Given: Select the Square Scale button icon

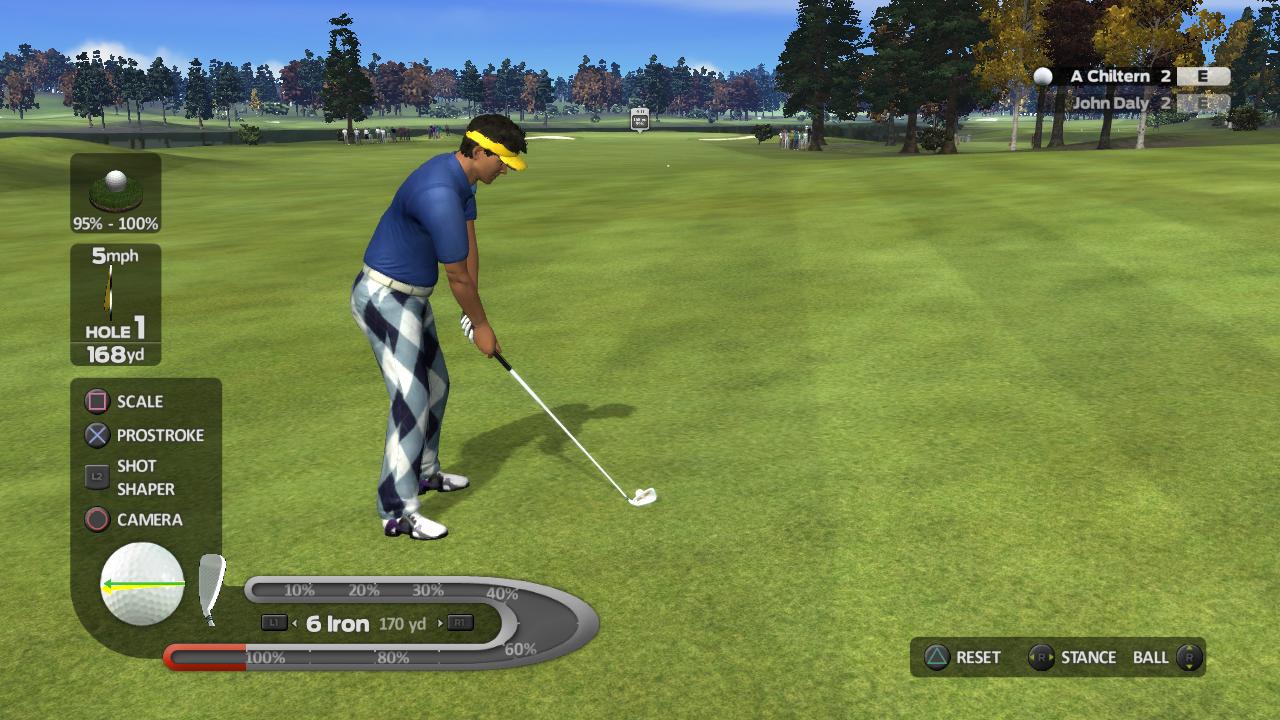Looking at the screenshot, I should pyautogui.click(x=95, y=401).
